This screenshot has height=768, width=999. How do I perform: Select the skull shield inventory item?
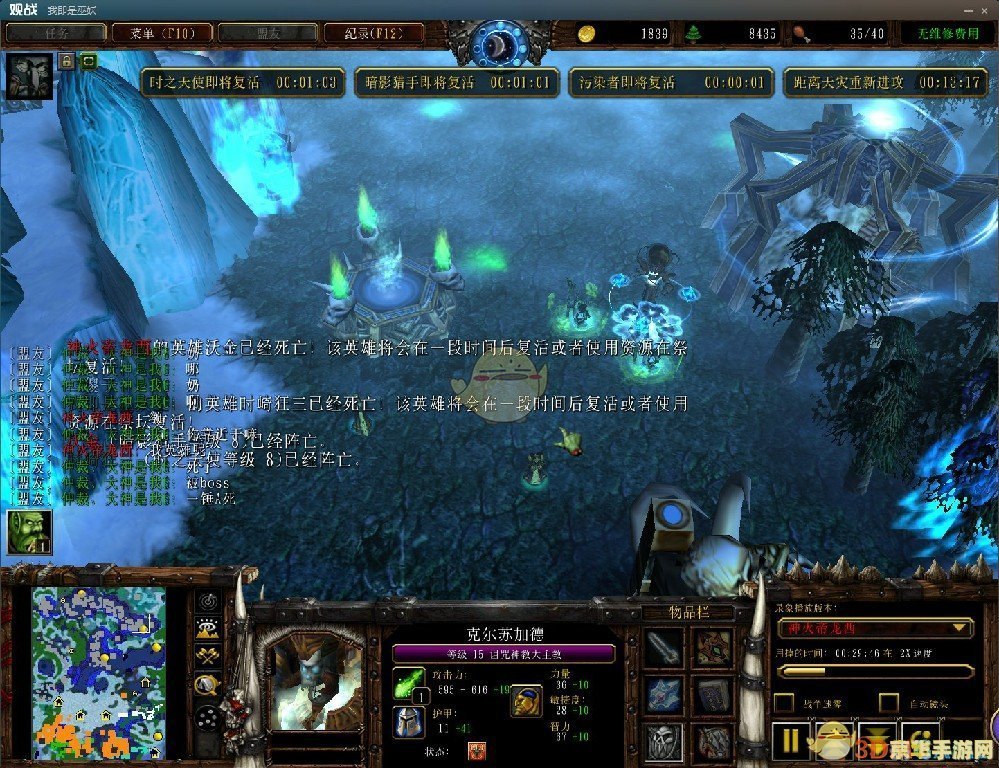pos(664,741)
